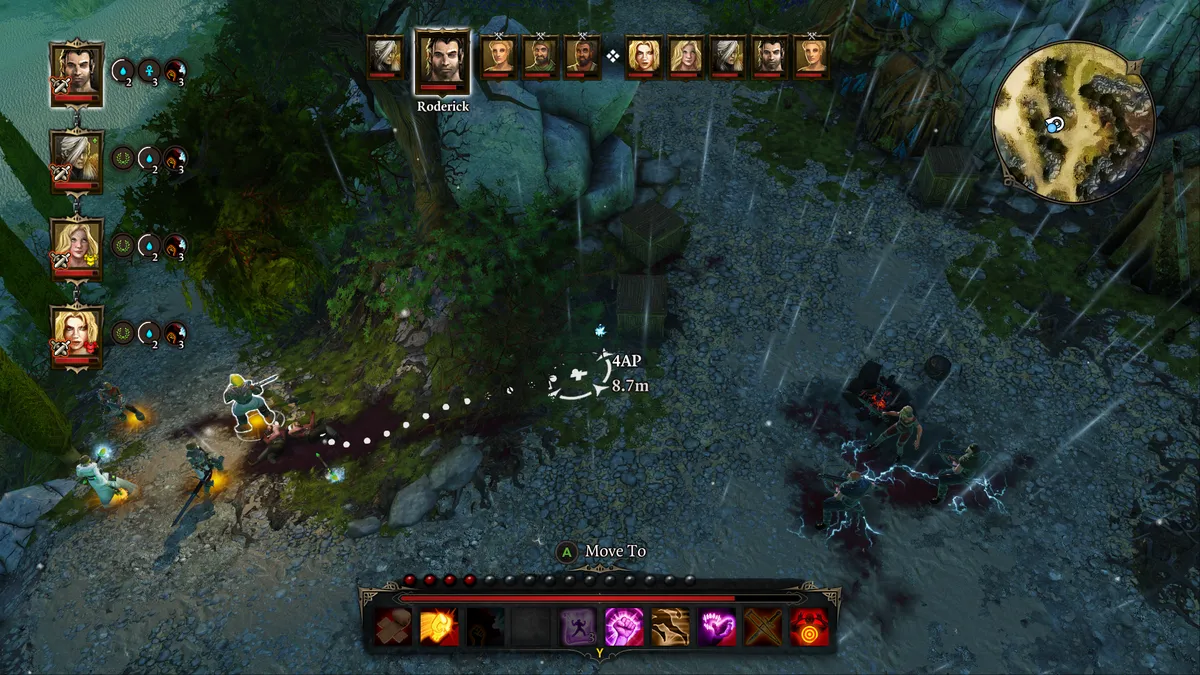
Task: Click the hooded bearded enemy in turn order
Action: coord(540,56)
